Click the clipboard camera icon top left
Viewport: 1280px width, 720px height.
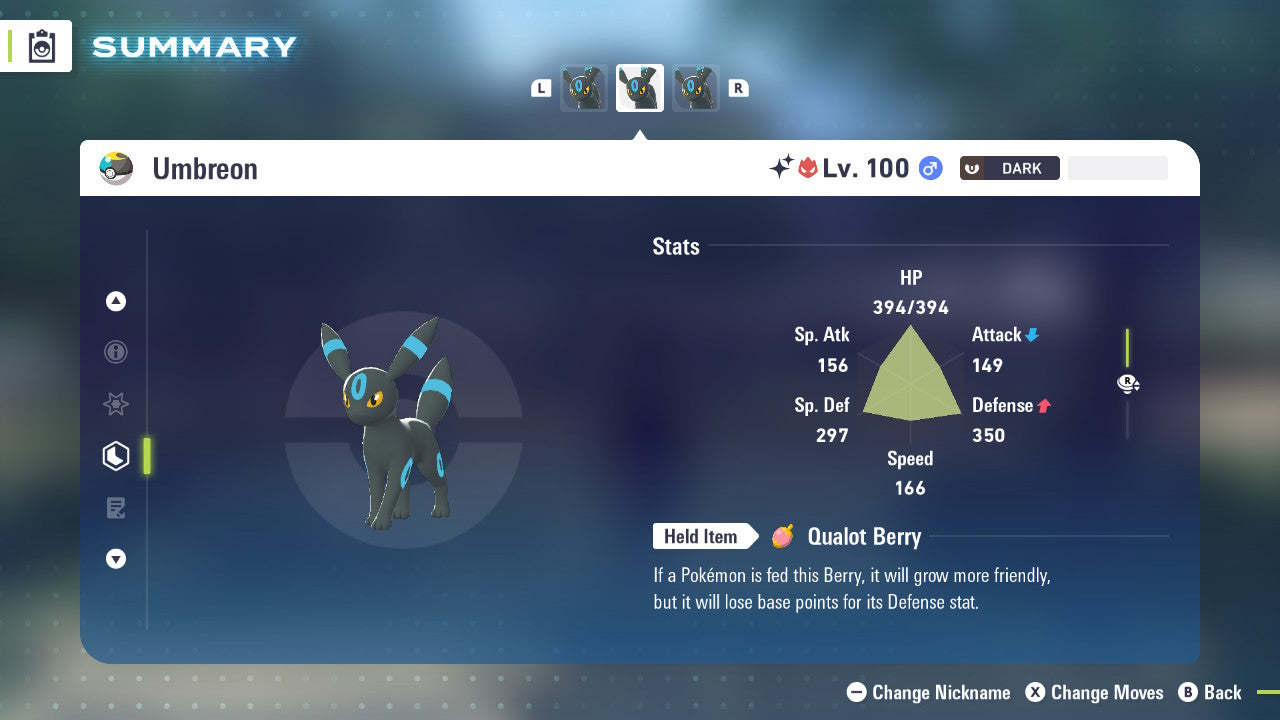tap(41, 46)
